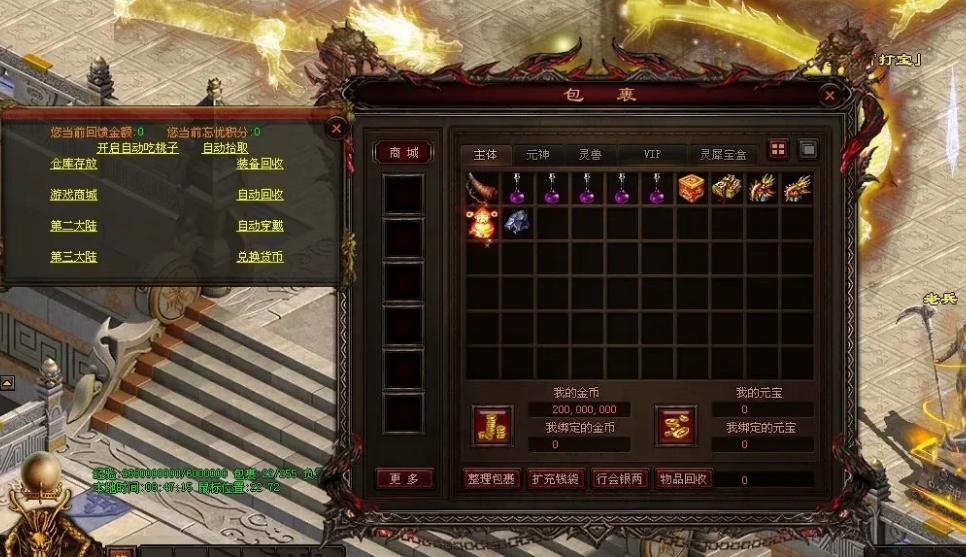This screenshot has height=557, width=966.
Task: Click the 整理包裹 sort button
Action: [x=491, y=479]
